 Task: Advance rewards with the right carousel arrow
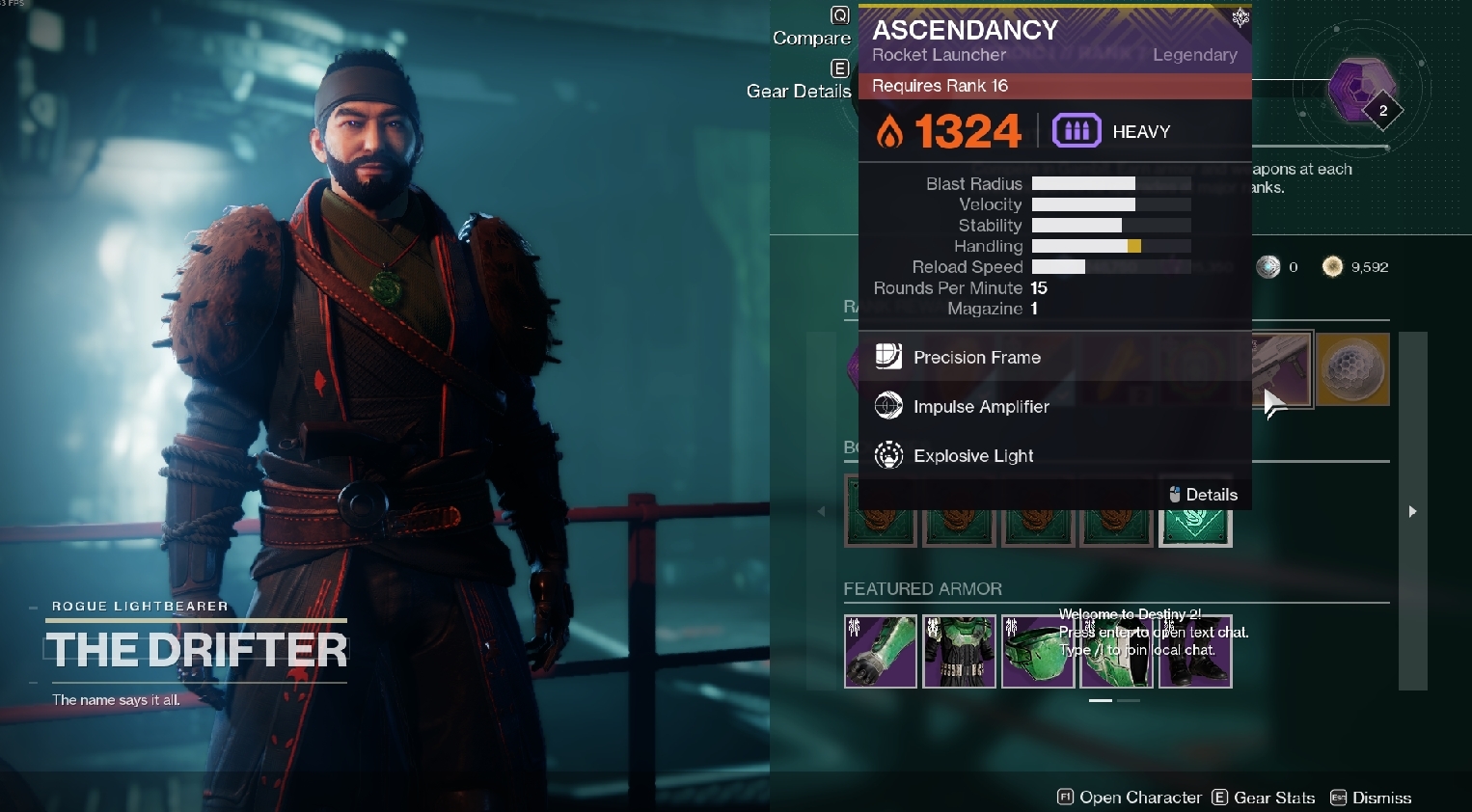[1412, 510]
